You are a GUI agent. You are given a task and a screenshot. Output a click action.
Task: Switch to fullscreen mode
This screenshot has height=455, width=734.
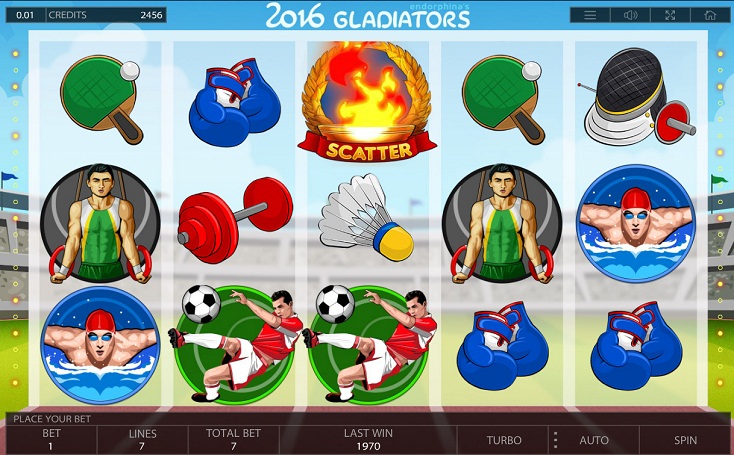pyautogui.click(x=670, y=15)
